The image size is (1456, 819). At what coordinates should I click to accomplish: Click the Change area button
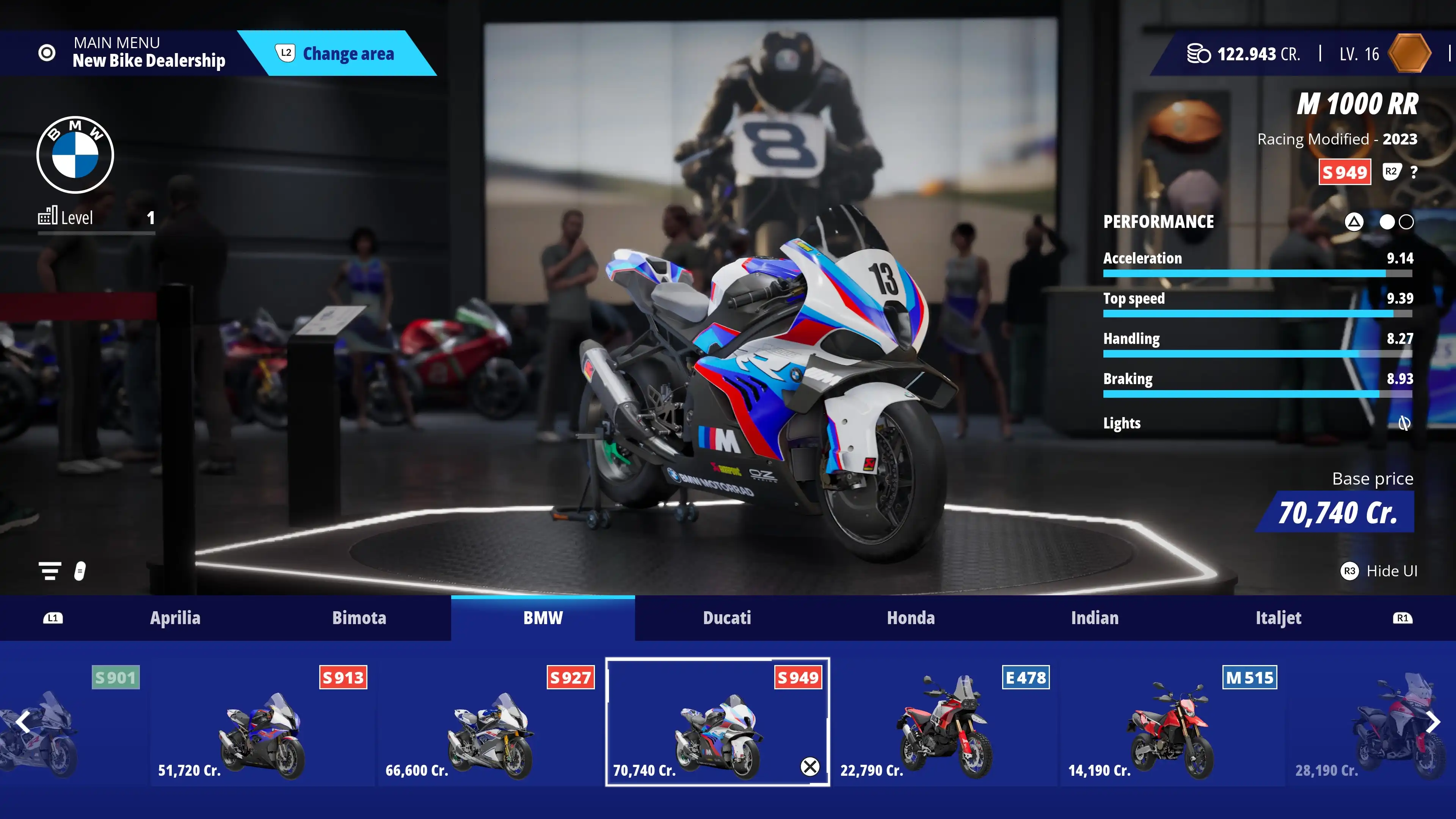(x=337, y=54)
